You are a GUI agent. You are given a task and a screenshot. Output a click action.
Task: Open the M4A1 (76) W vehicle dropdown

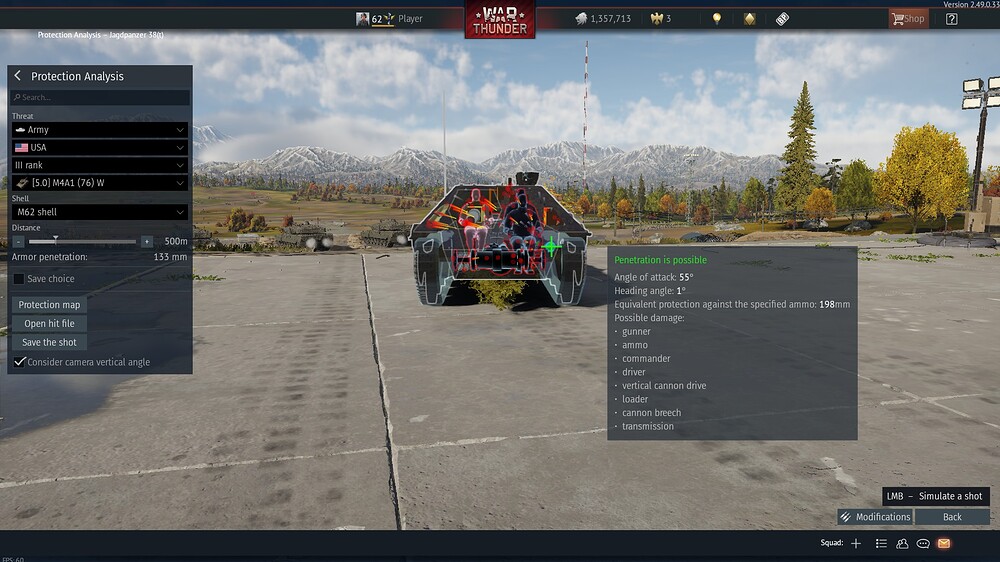pos(100,183)
